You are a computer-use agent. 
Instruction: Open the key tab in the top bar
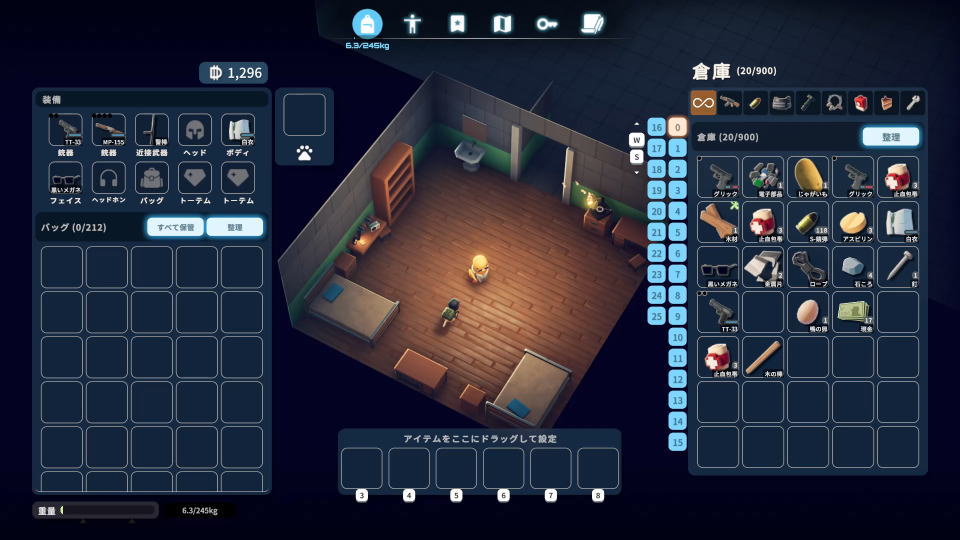pyautogui.click(x=547, y=23)
